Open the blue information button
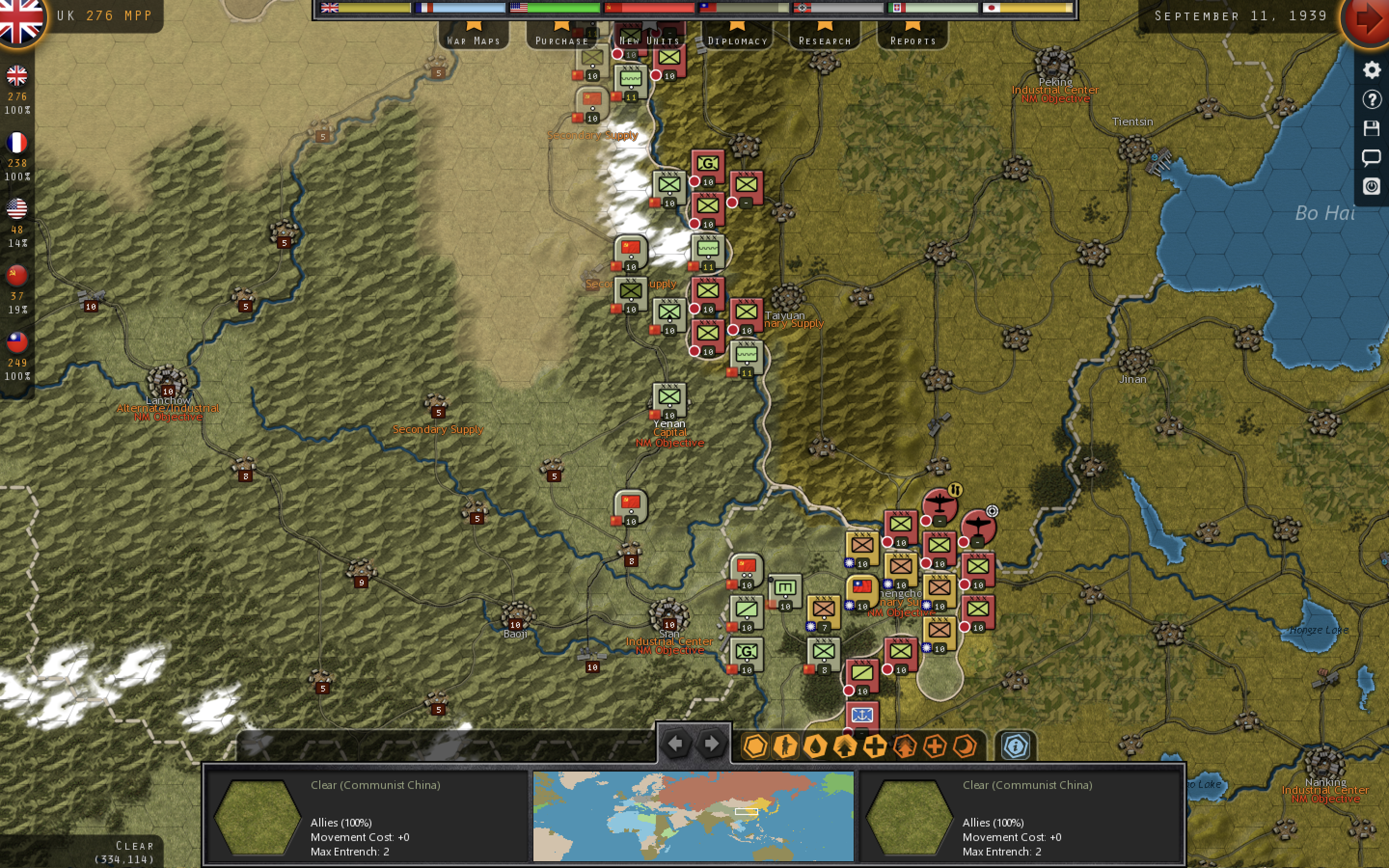The image size is (1389, 868). coord(1015,746)
